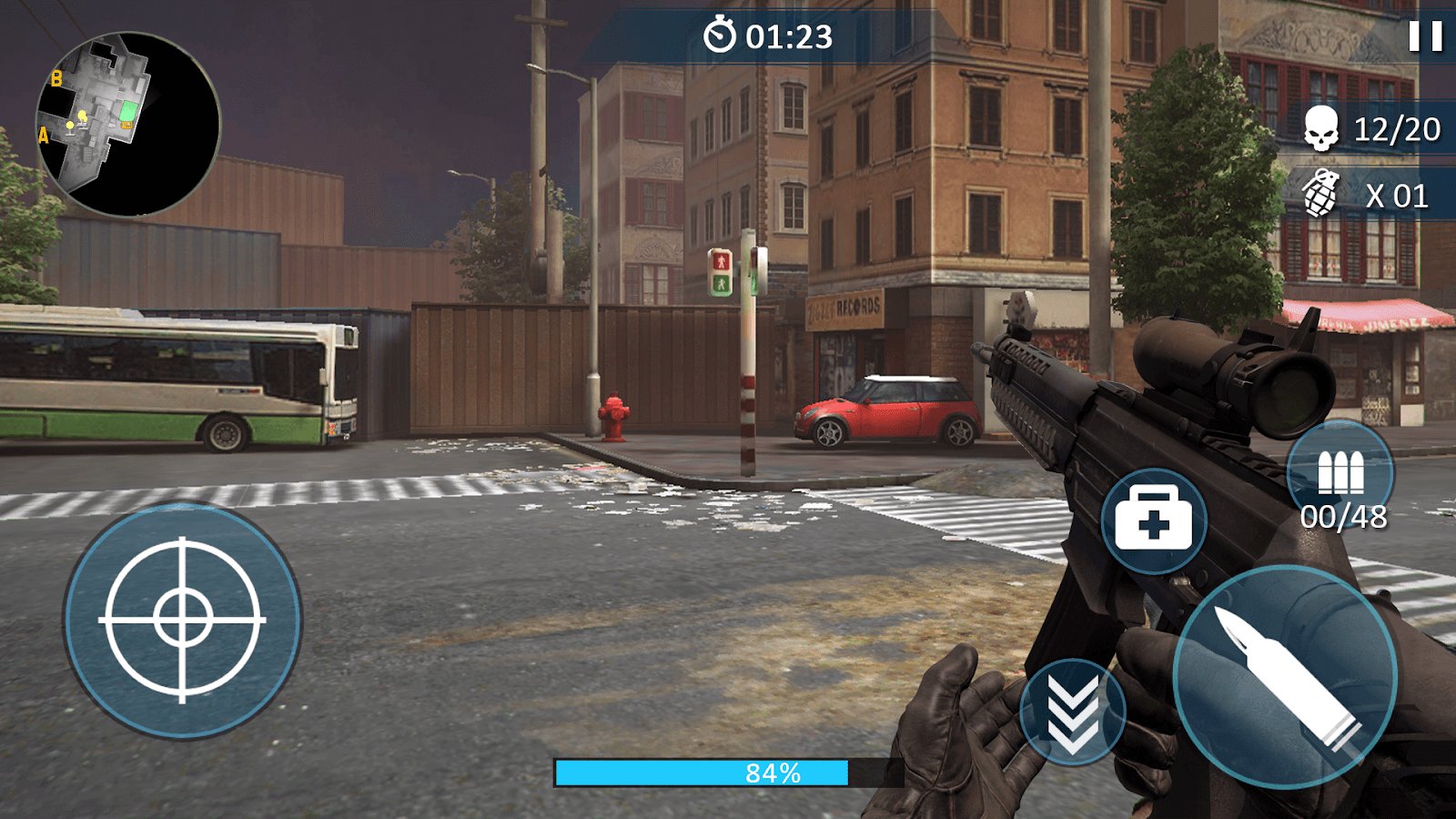Crouch with the down-chevrons button
The image size is (1456, 819).
click(1072, 712)
